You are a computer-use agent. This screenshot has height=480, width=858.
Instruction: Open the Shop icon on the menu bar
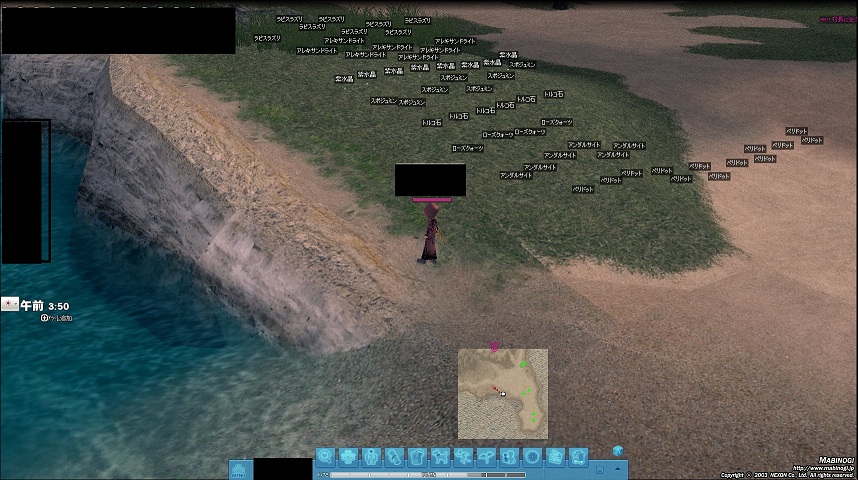[x=578, y=458]
